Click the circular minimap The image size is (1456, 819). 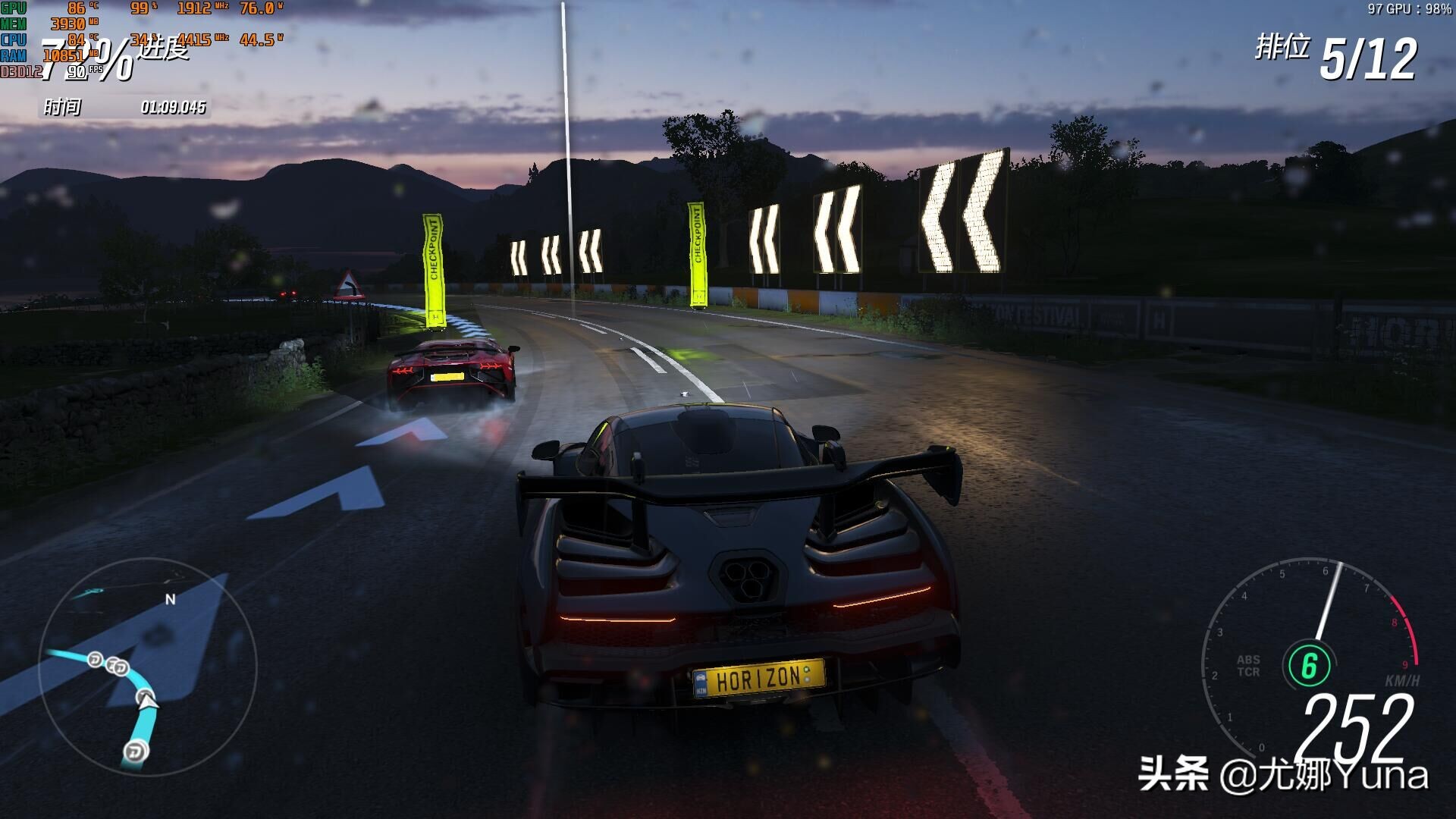(x=148, y=667)
